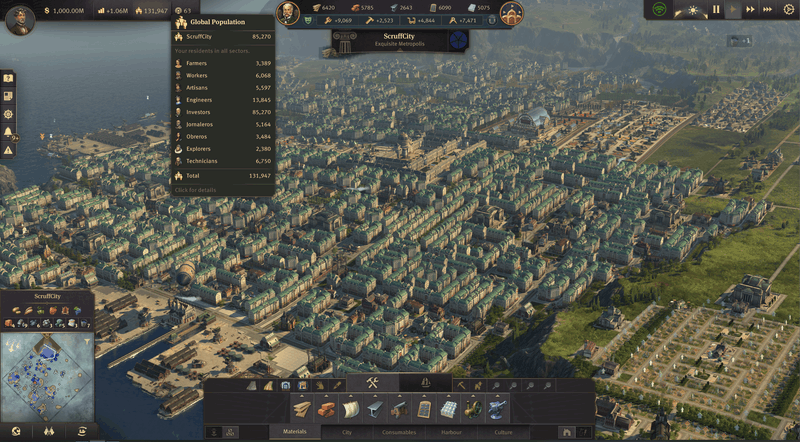Pause the game speed
Viewport: 800px width, 442px height.
click(716, 9)
